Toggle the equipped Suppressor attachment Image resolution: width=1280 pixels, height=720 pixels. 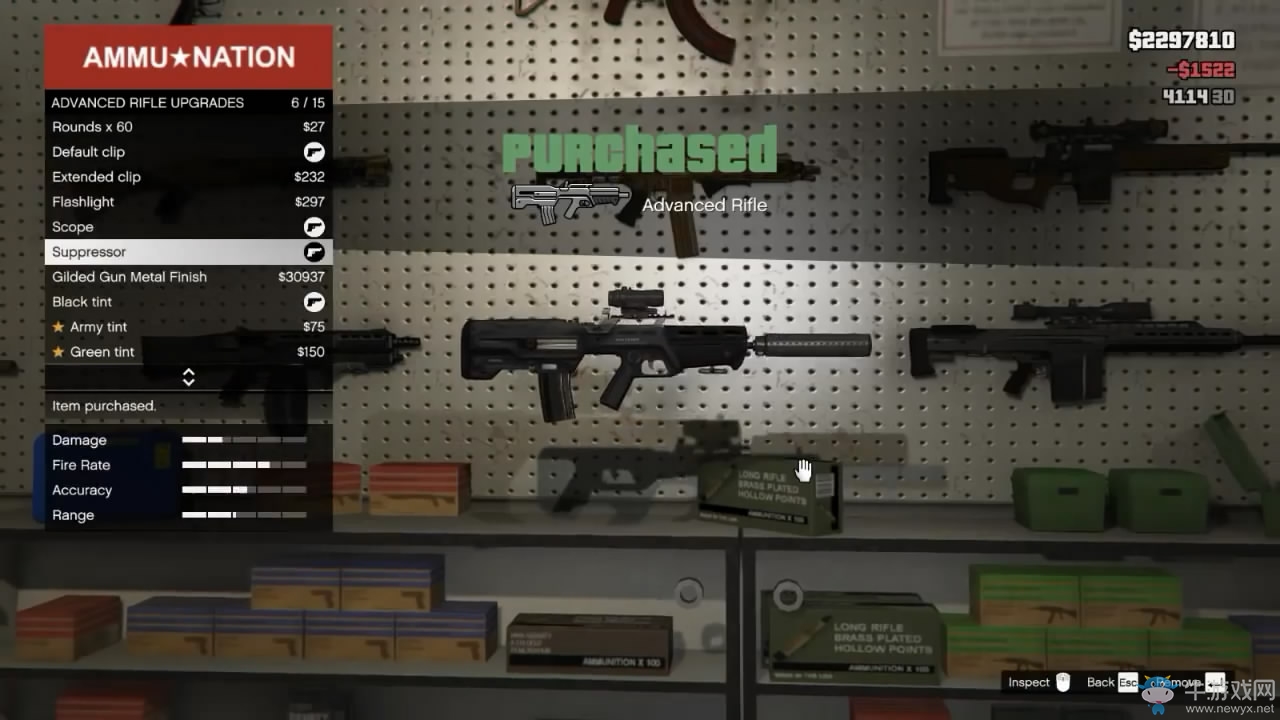point(314,252)
